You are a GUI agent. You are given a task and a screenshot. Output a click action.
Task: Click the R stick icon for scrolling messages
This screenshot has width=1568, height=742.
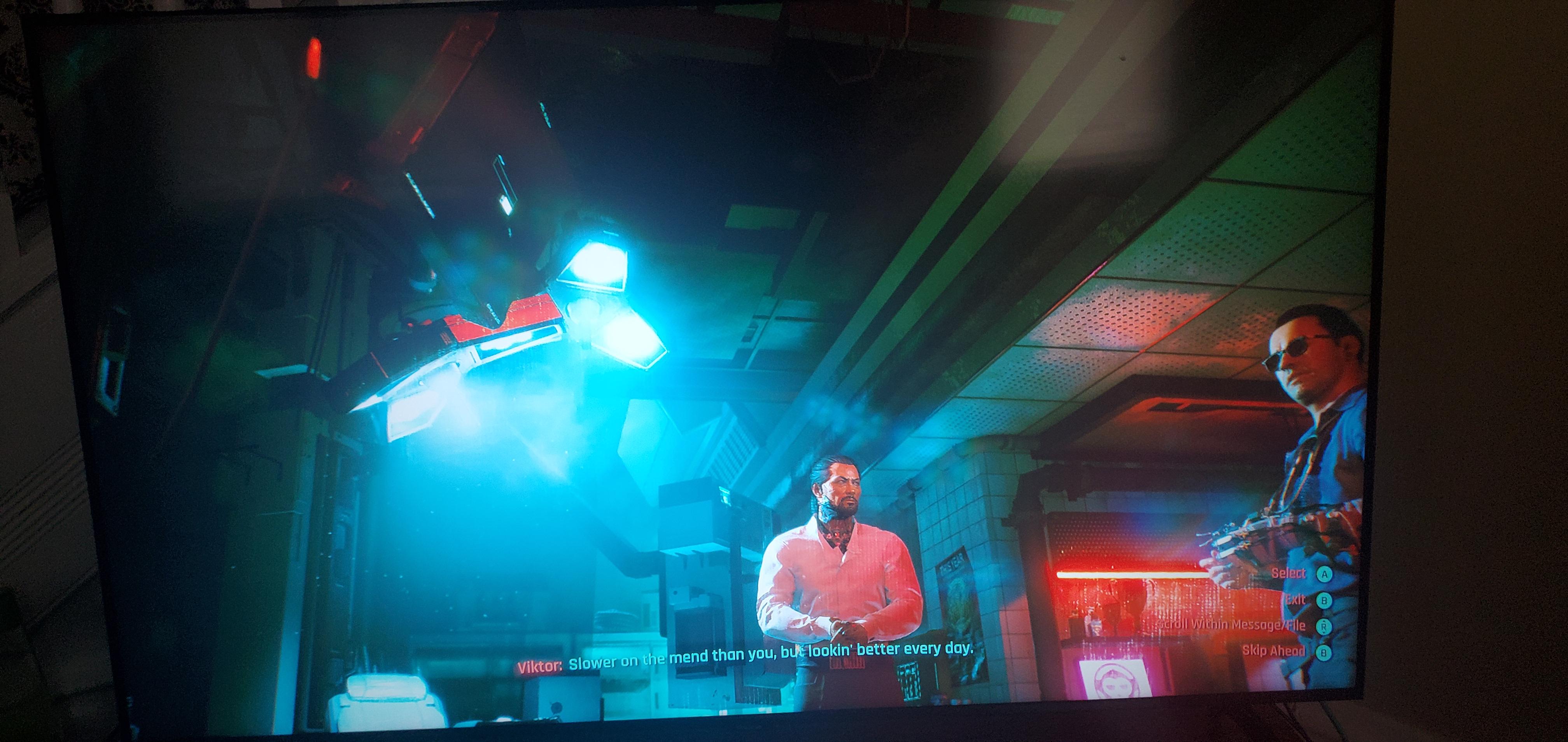click(1325, 627)
